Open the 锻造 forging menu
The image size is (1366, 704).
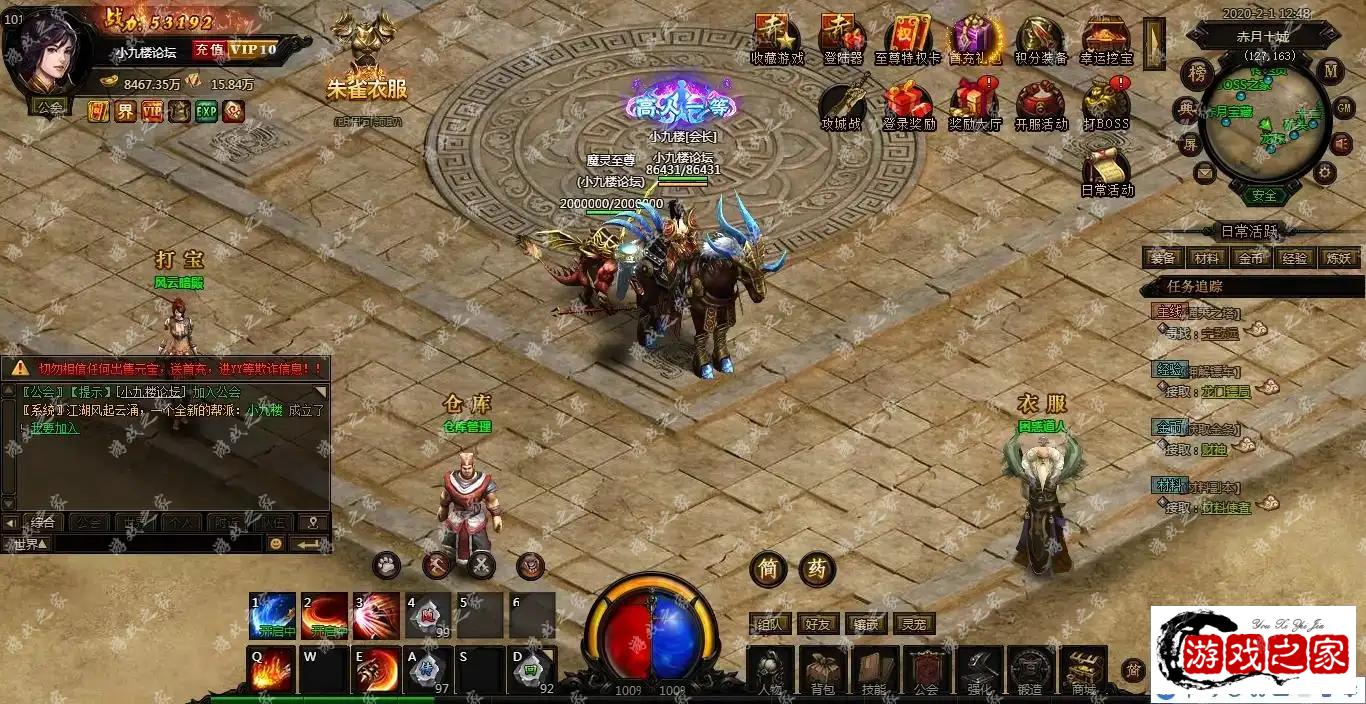tap(1030, 669)
